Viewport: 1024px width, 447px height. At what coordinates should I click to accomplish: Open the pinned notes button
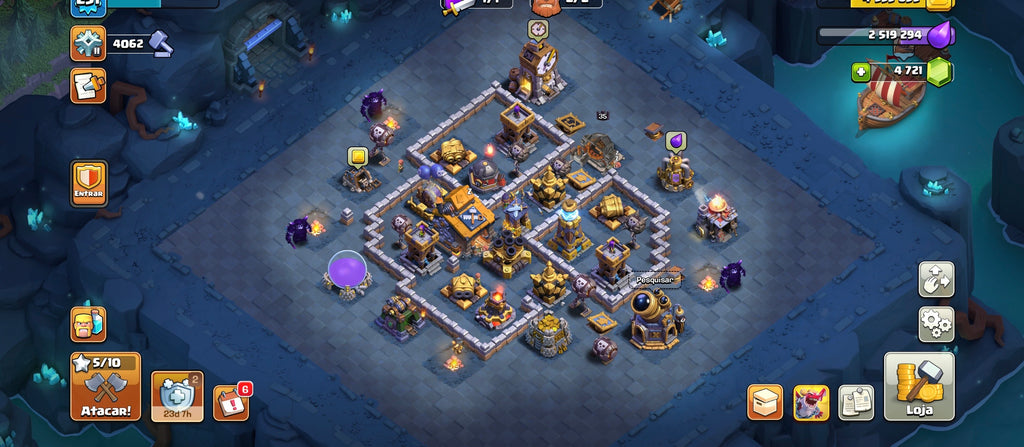point(856,402)
